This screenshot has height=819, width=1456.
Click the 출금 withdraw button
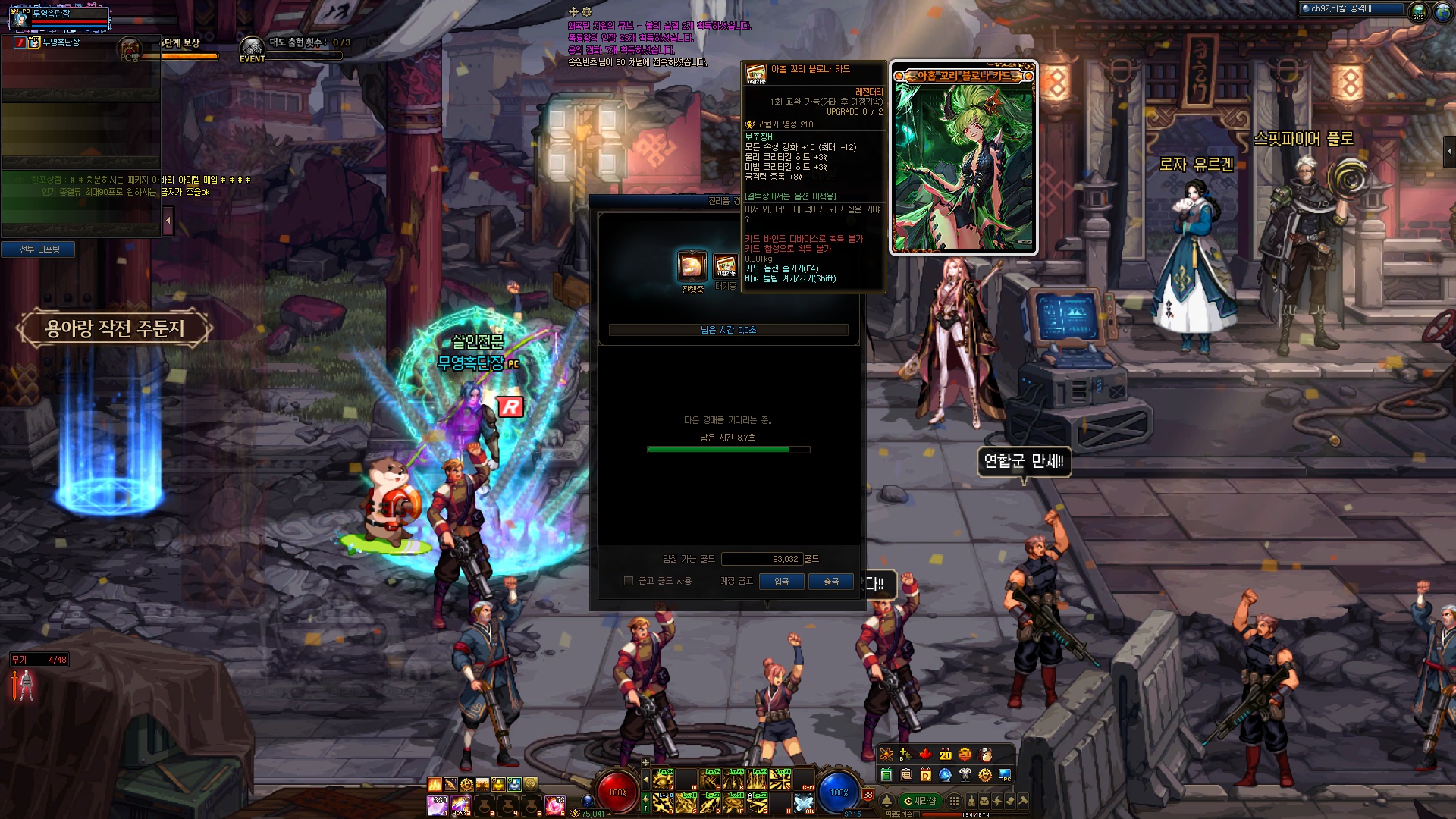(831, 582)
